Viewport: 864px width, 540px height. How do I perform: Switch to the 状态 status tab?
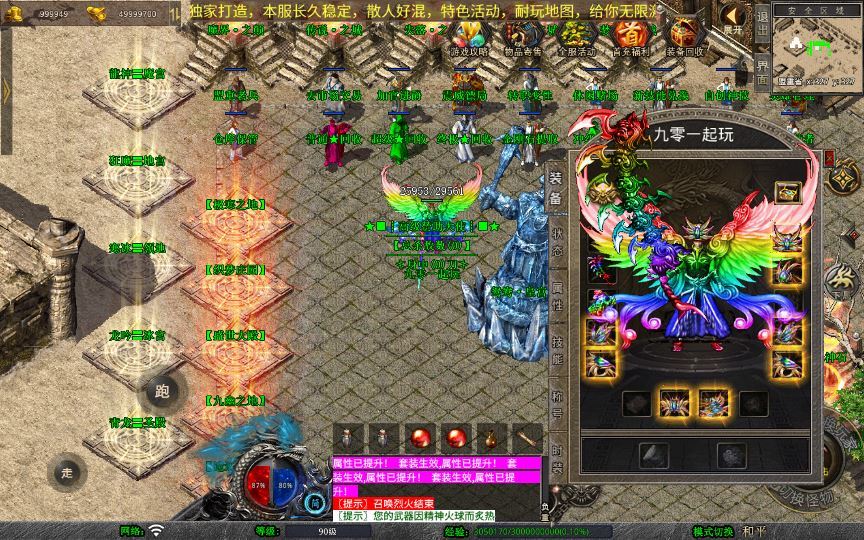[x=556, y=245]
